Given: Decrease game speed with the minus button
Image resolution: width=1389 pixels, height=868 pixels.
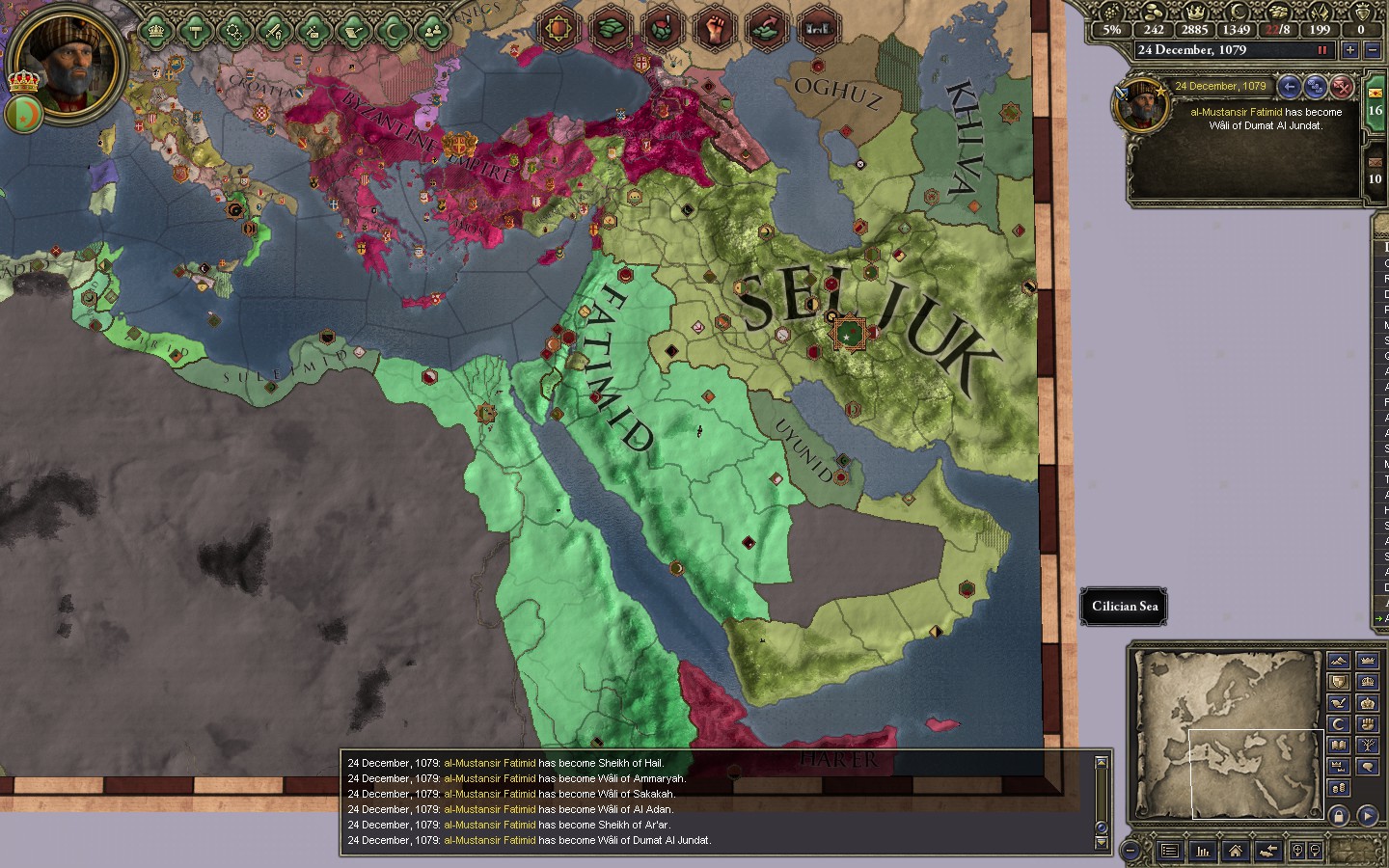Looking at the screenshot, I should [1371, 50].
